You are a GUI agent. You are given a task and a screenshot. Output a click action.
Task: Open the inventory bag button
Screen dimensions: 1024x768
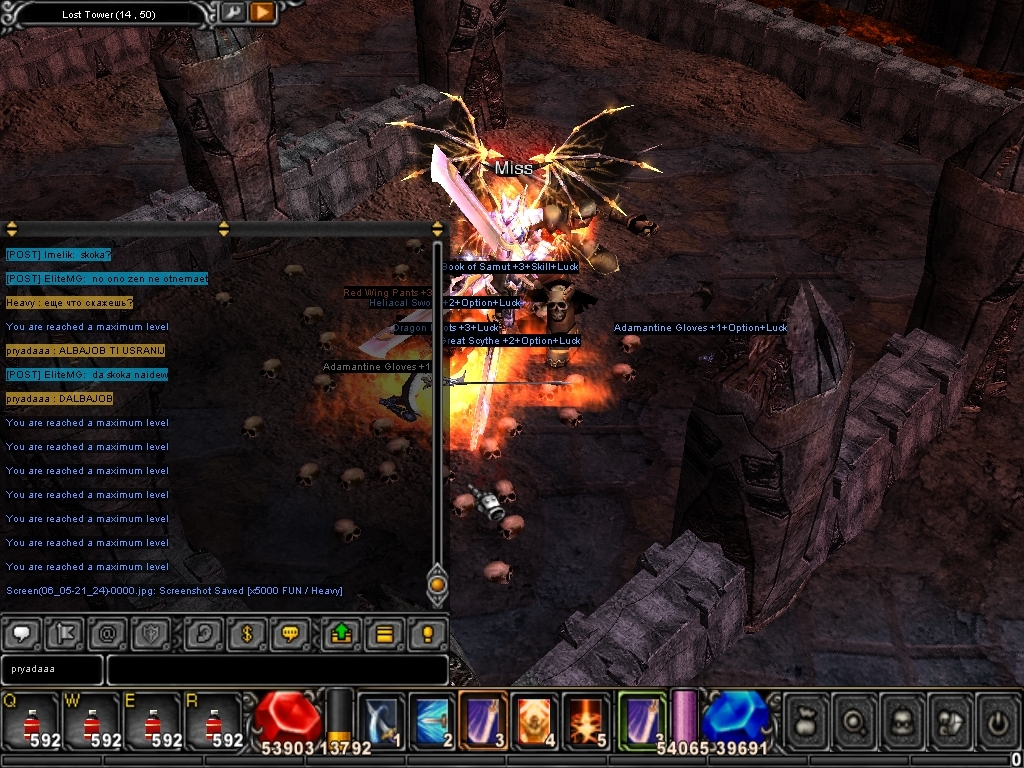point(806,720)
